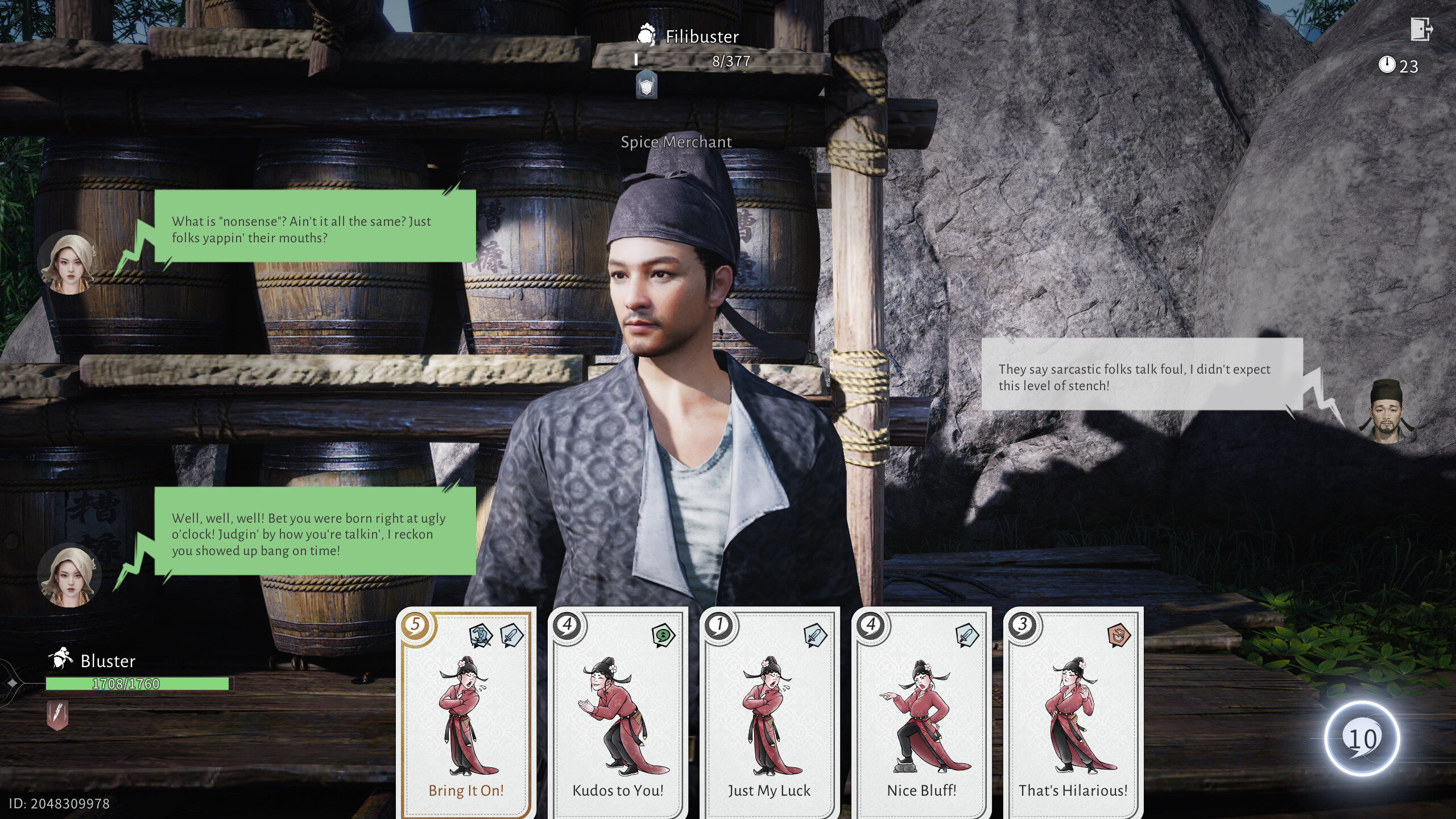The height and width of the screenshot is (819, 1456).
Task: Click the glowing speech bubble button
Action: point(1362,738)
